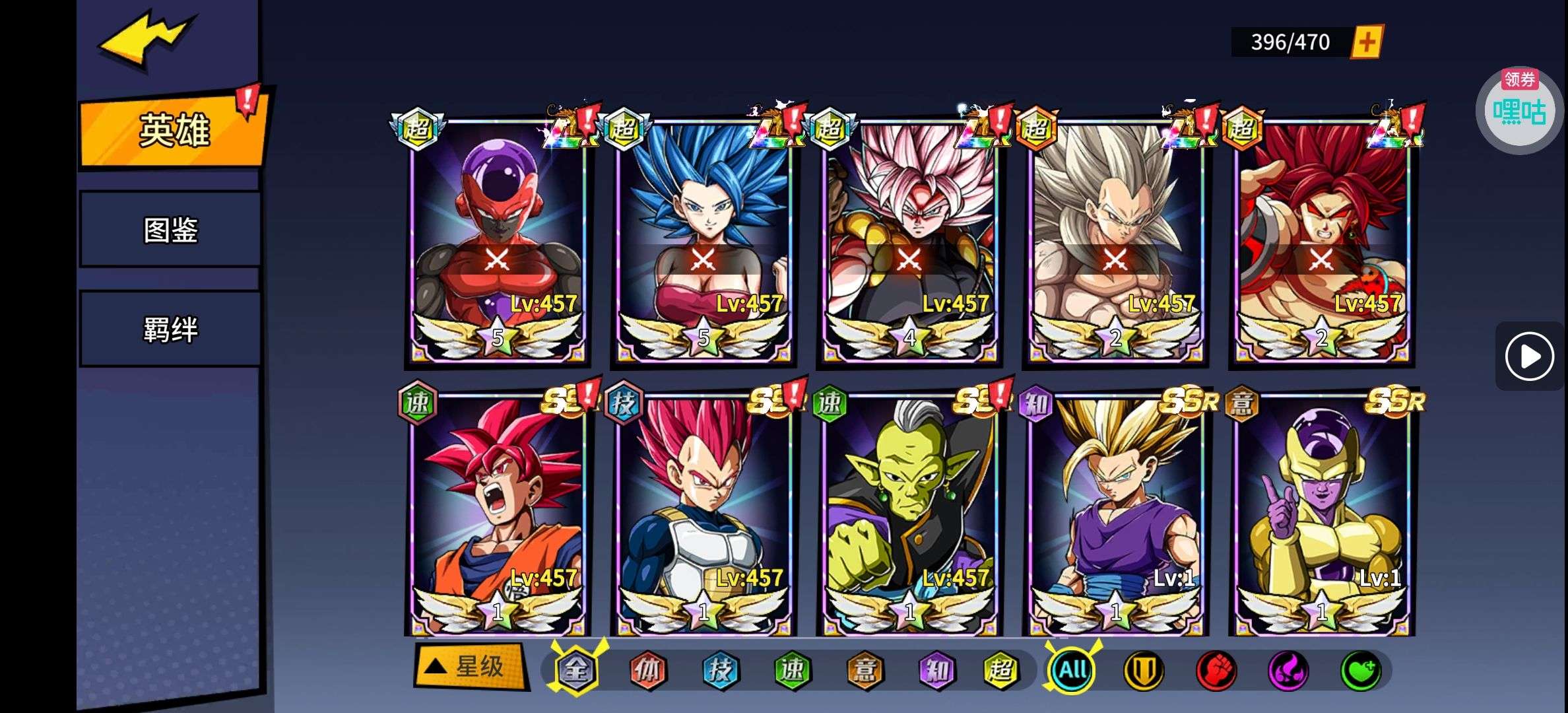
Task: Filter by the yellow shield role icon
Action: [x=1144, y=671]
